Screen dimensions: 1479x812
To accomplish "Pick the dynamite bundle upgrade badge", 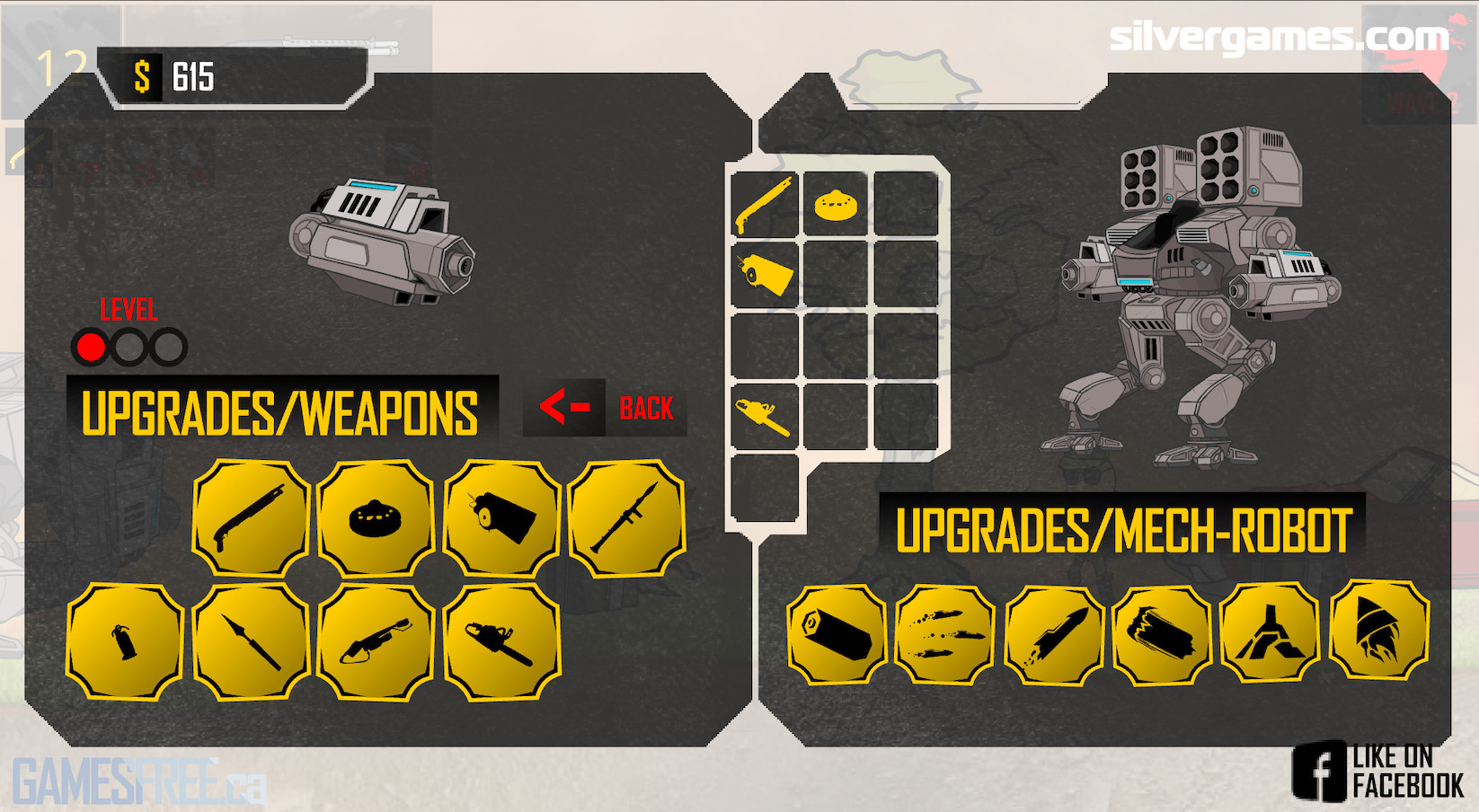I will tap(501, 518).
